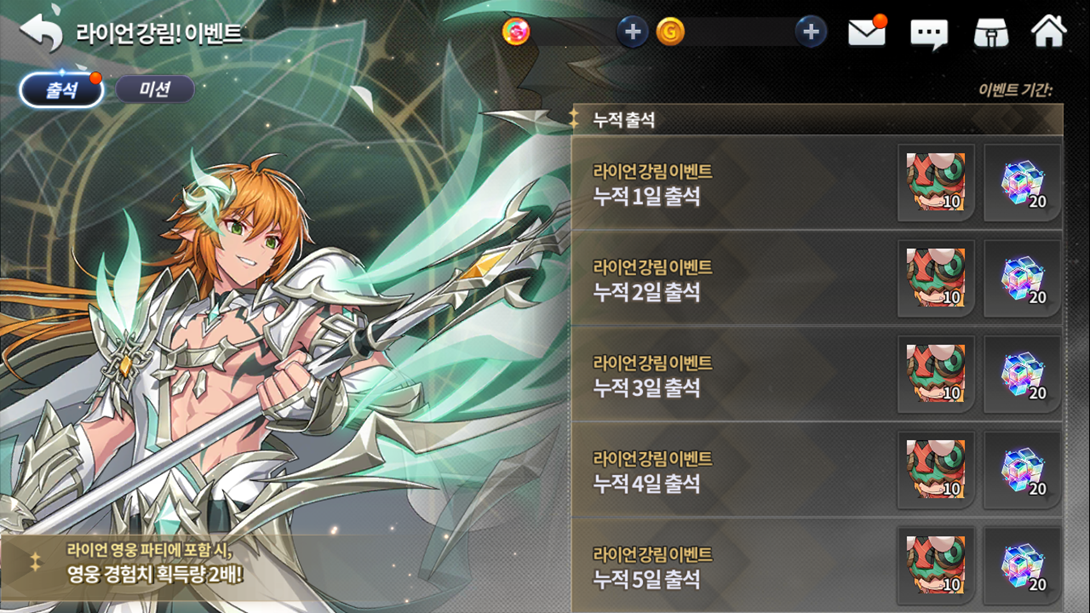Image resolution: width=1090 pixels, height=613 pixels.
Task: Switch to the 미션 tab
Action: click(155, 90)
